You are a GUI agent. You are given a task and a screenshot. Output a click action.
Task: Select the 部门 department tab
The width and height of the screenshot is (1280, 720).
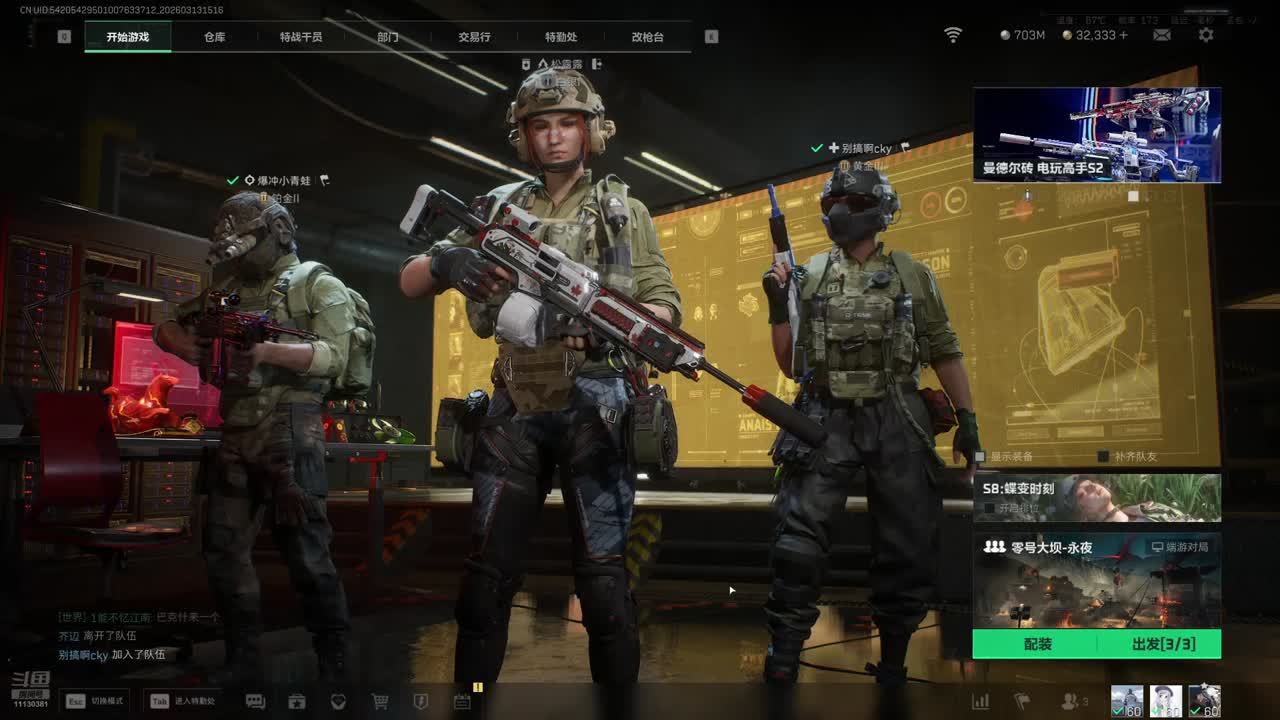[x=388, y=37]
